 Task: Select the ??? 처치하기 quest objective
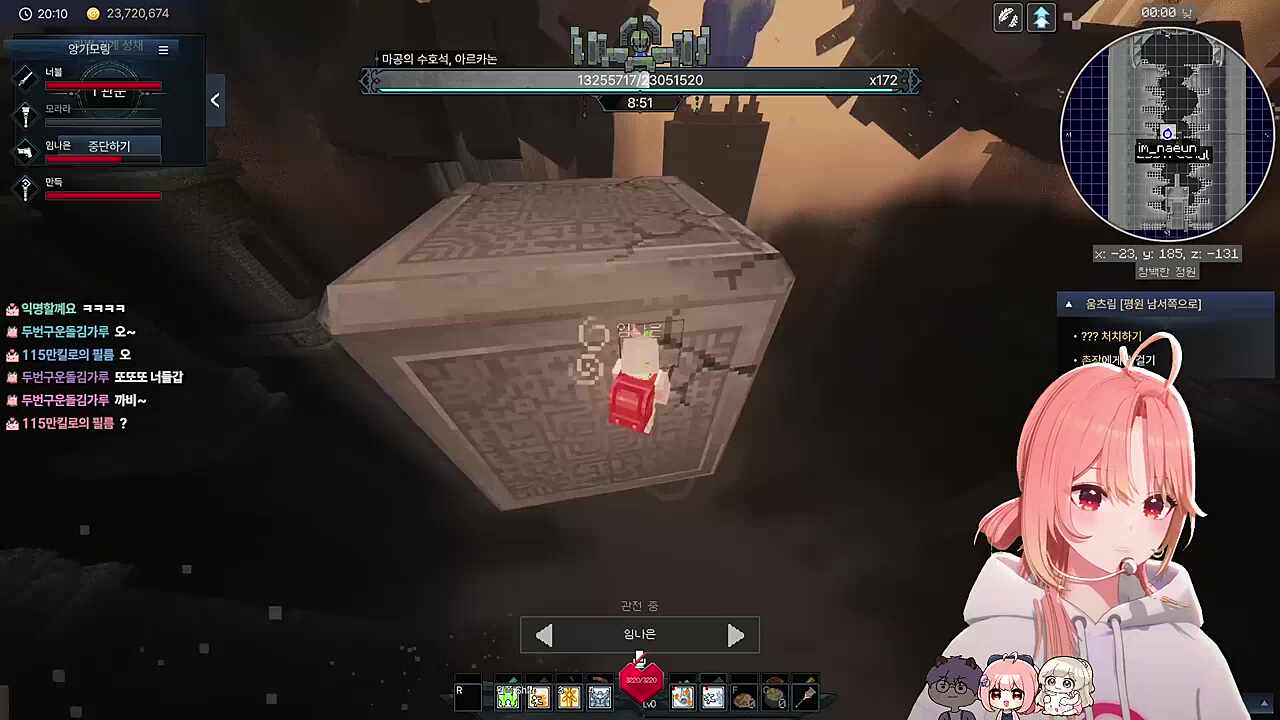click(1110, 336)
